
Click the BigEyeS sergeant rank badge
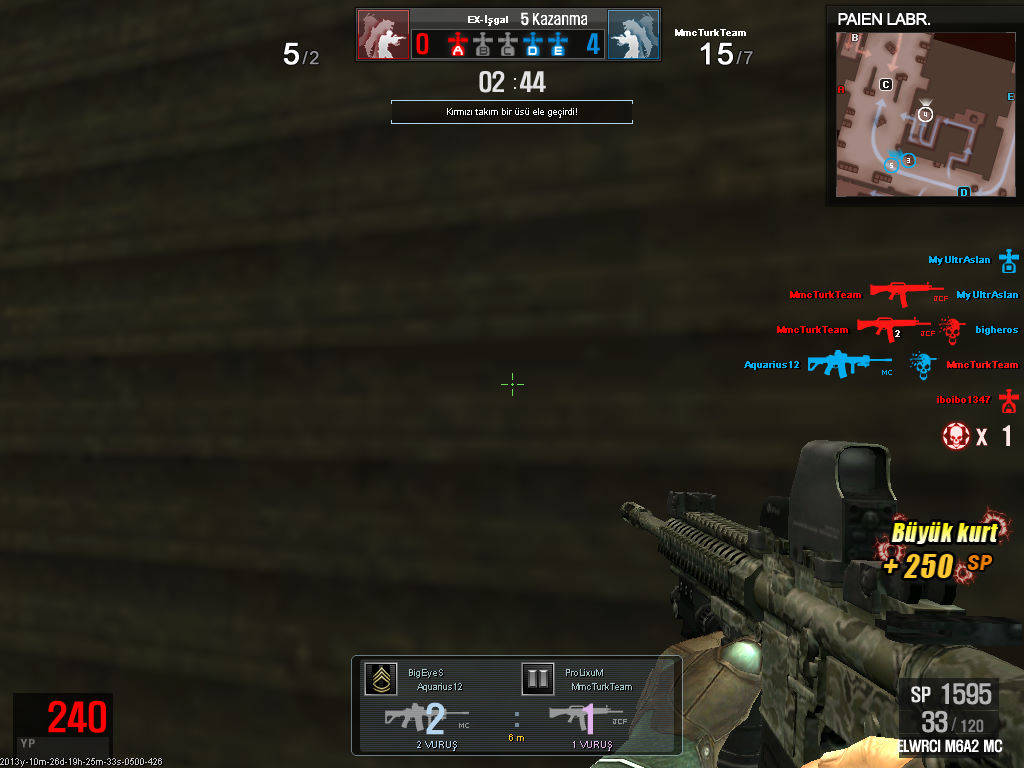pos(379,679)
